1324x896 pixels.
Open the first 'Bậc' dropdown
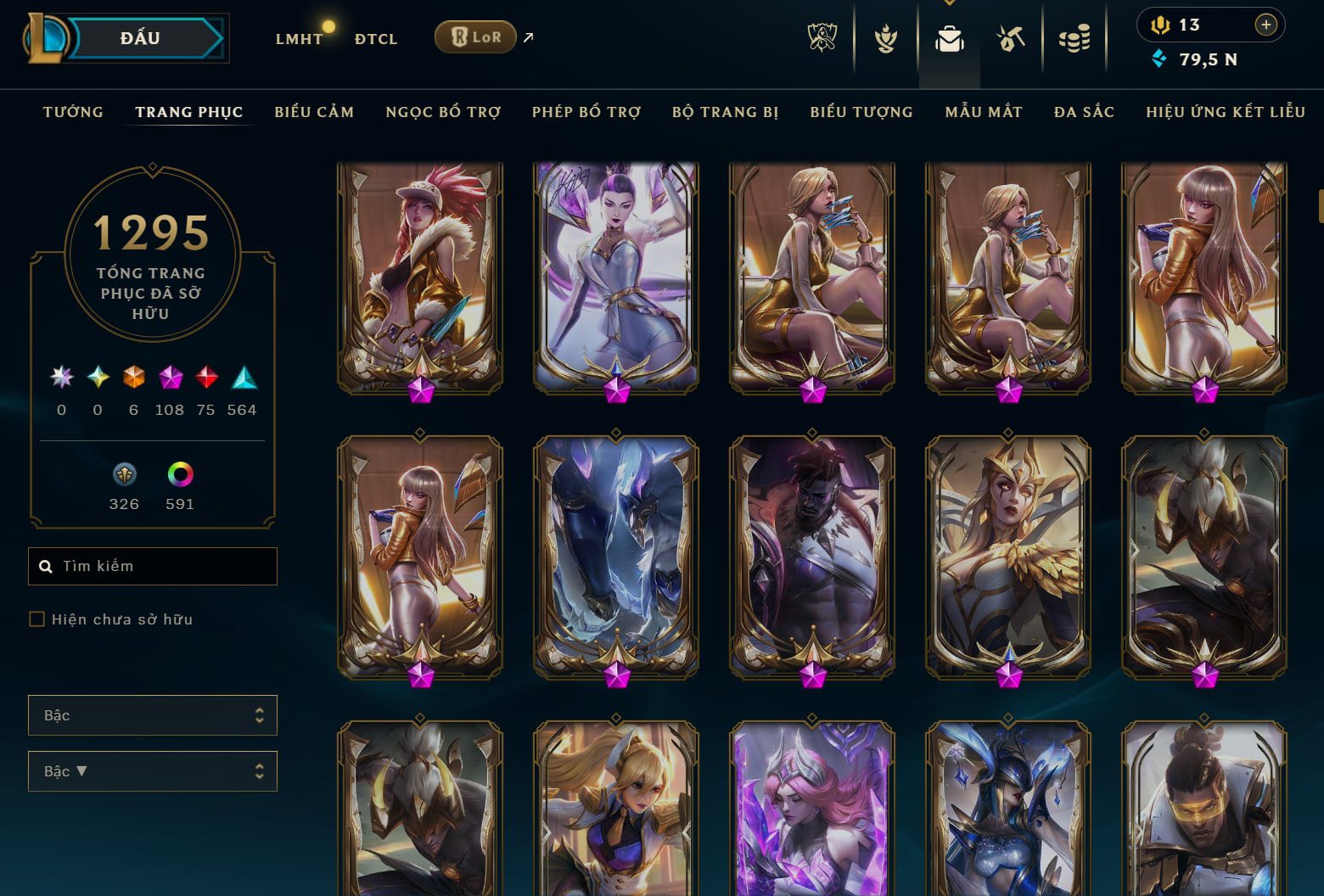153,715
